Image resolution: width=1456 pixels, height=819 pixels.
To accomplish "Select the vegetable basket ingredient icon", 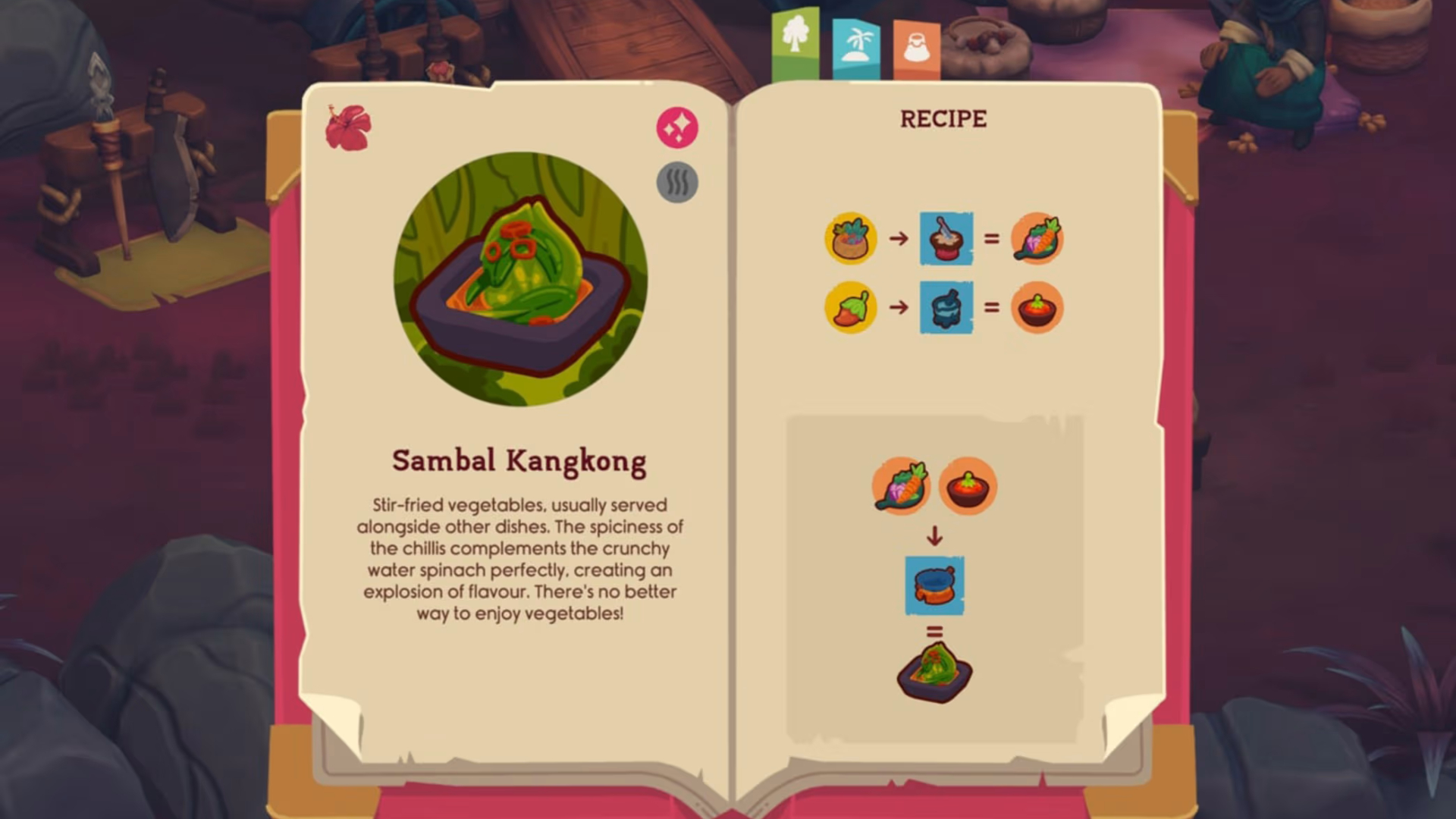I will pos(851,238).
